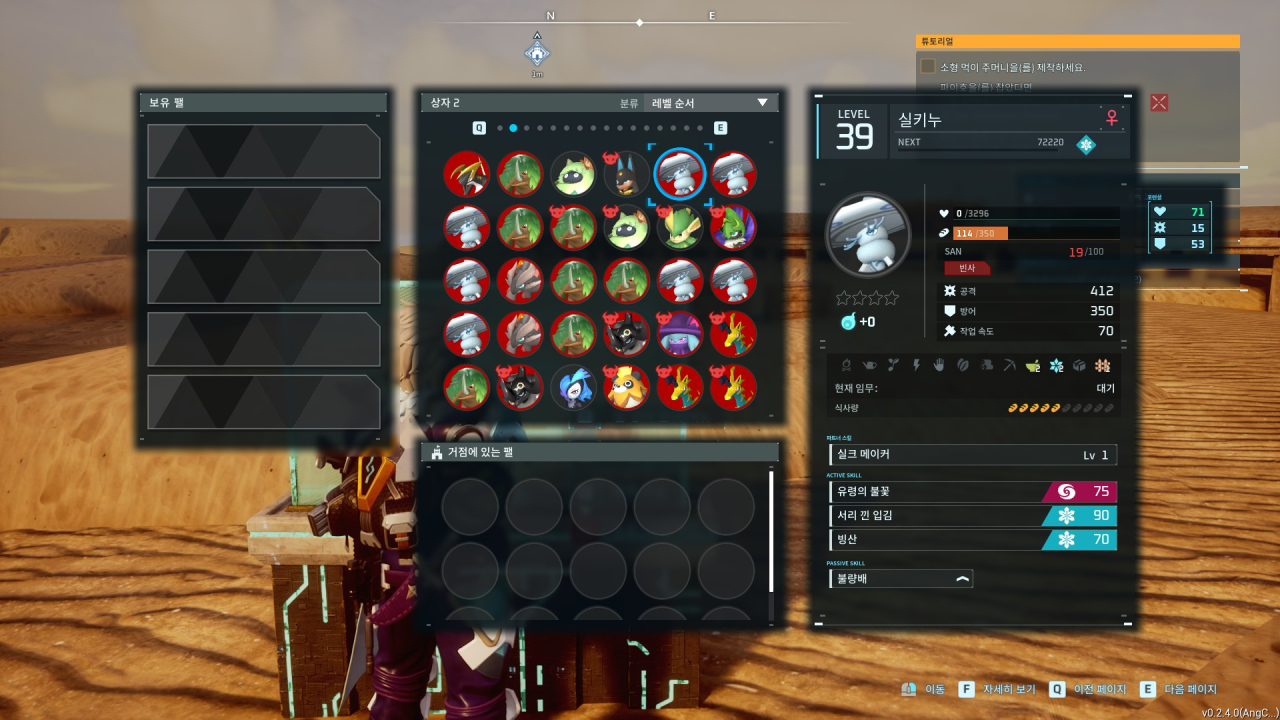Click the ice element badge under the name
Viewport: 1280px width, 720px height.
click(x=1085, y=144)
